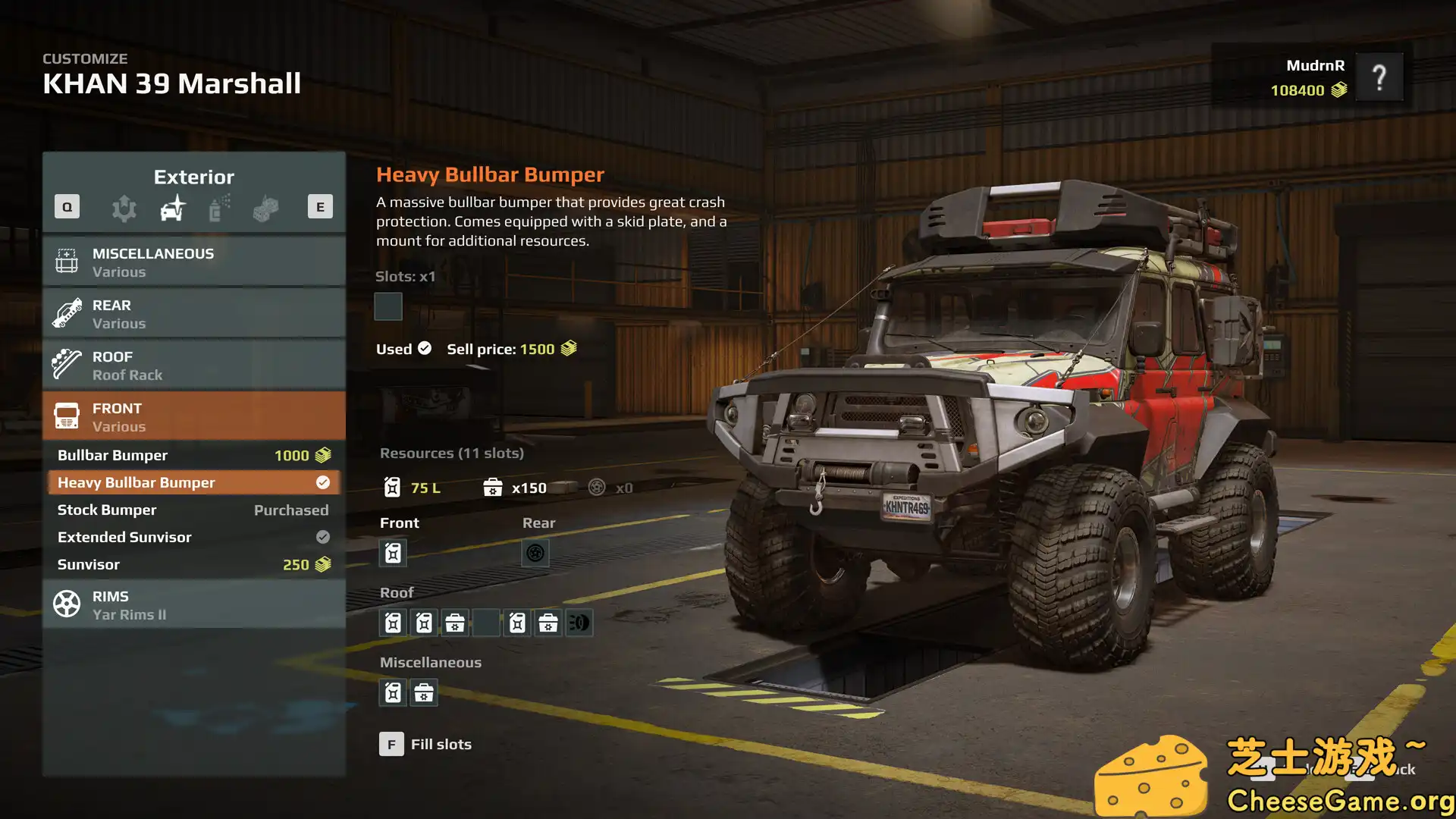Open the spray paint customization tab
This screenshot has height=819, width=1456.
click(x=219, y=208)
